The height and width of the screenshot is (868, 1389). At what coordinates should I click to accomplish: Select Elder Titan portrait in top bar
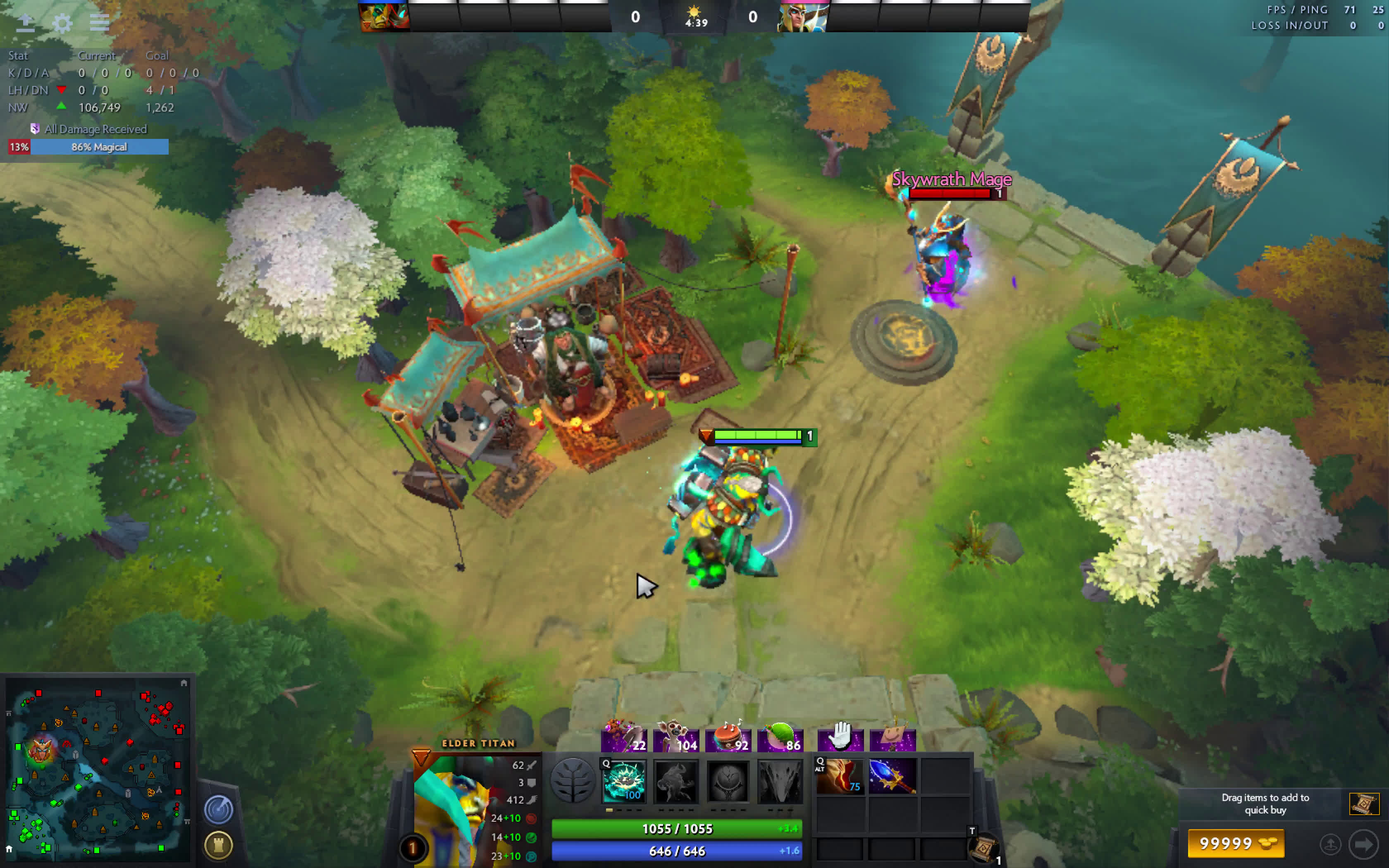pos(384,17)
